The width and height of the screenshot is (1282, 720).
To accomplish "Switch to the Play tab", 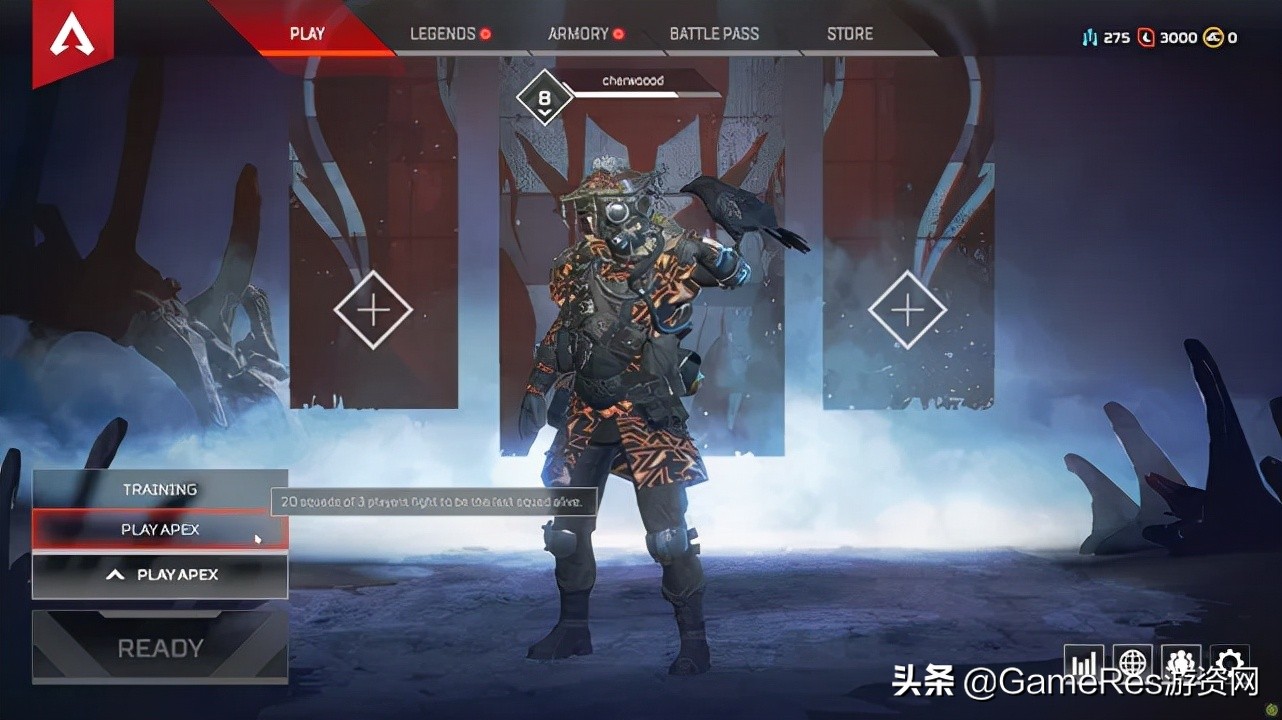I will 307,34.
